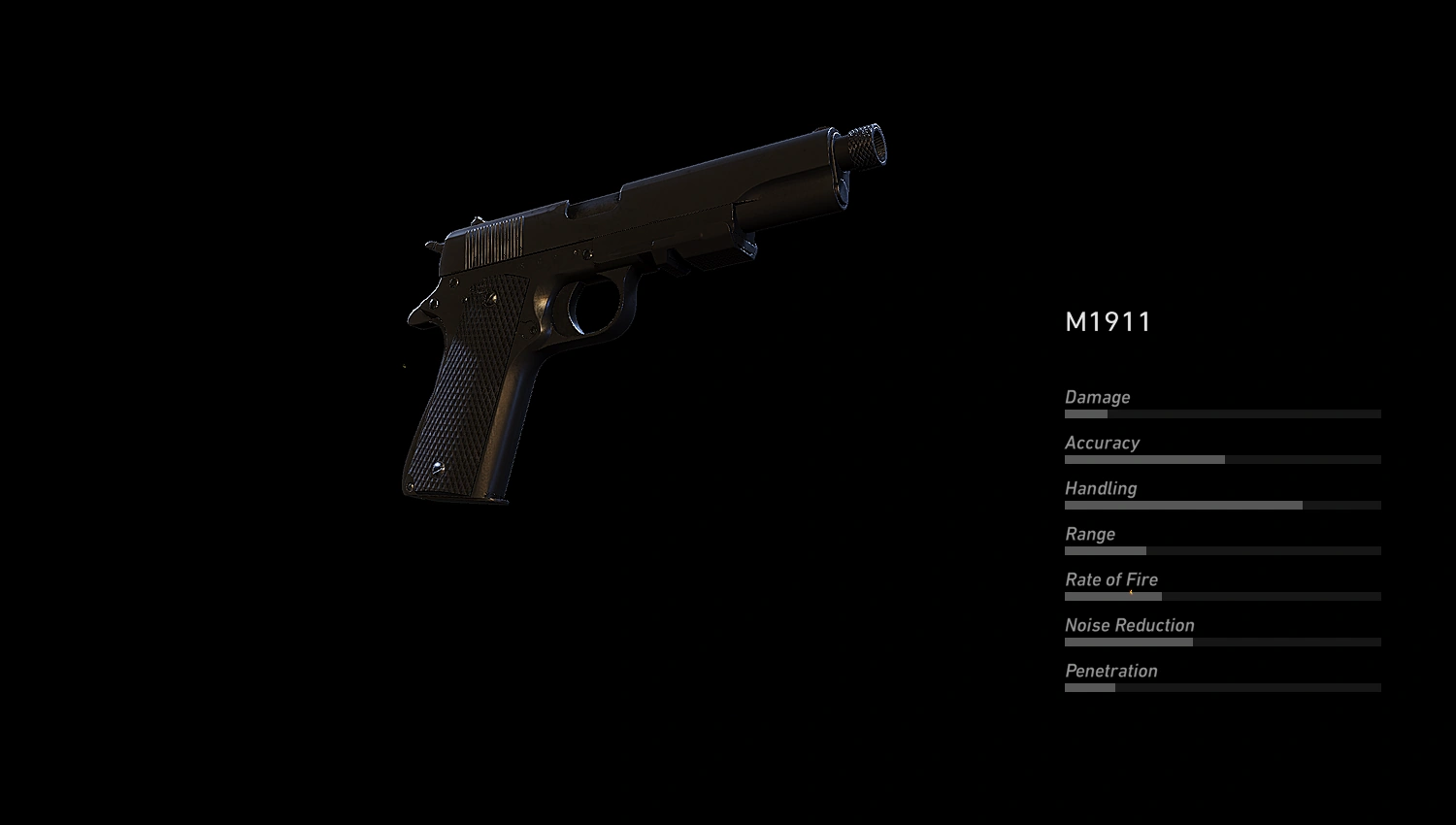Click the Range progress bar
1456x825 pixels.
(x=1223, y=550)
